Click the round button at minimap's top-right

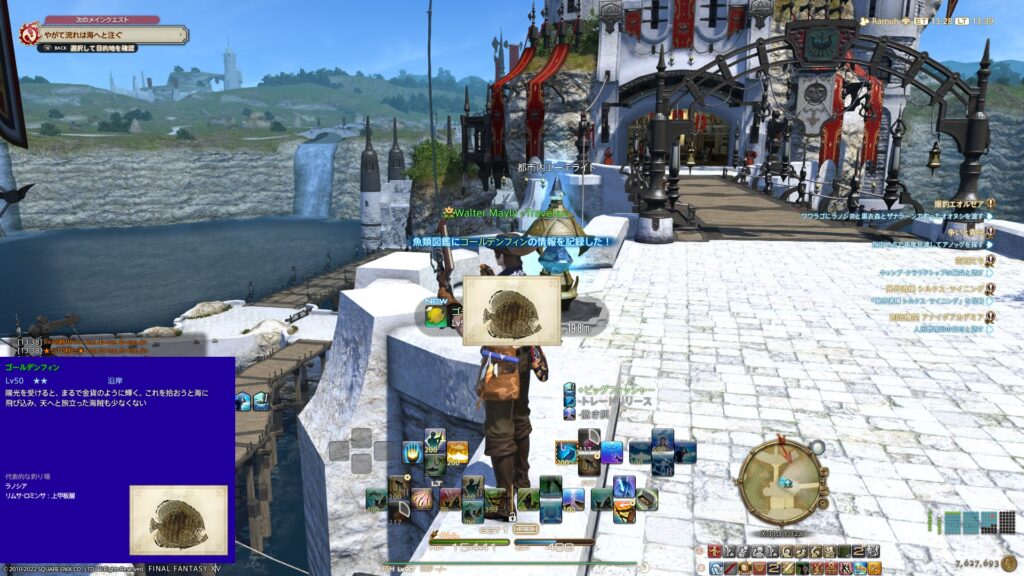(817, 447)
